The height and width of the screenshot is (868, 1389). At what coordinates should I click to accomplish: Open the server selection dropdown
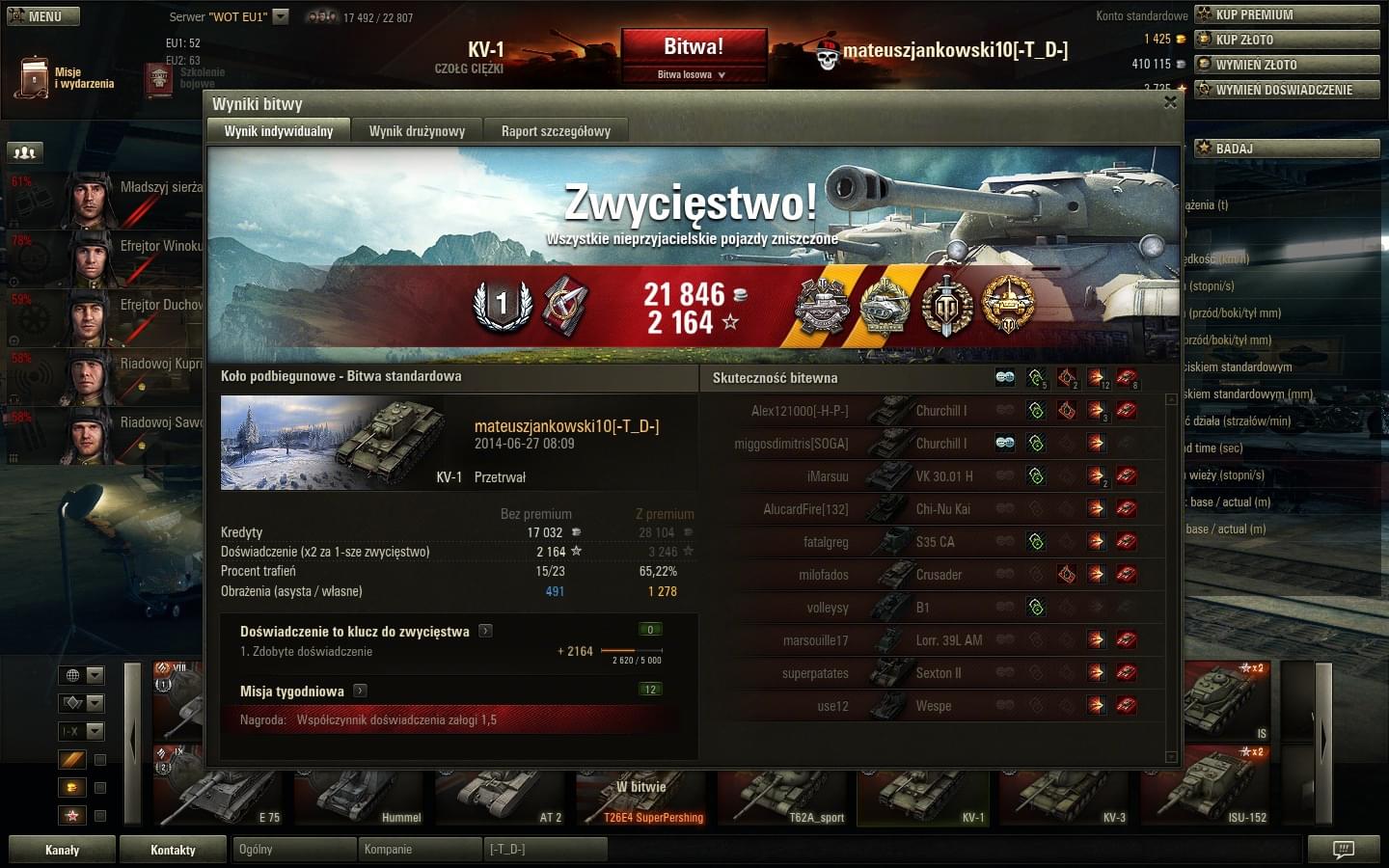[x=281, y=16]
